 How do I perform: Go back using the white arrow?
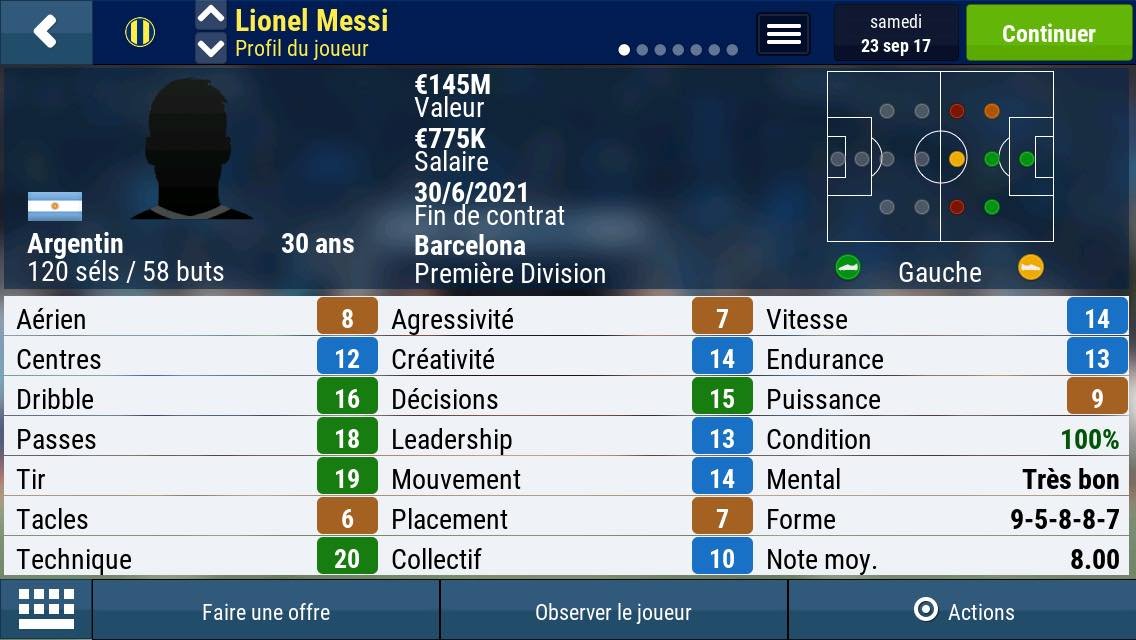pyautogui.click(x=45, y=32)
